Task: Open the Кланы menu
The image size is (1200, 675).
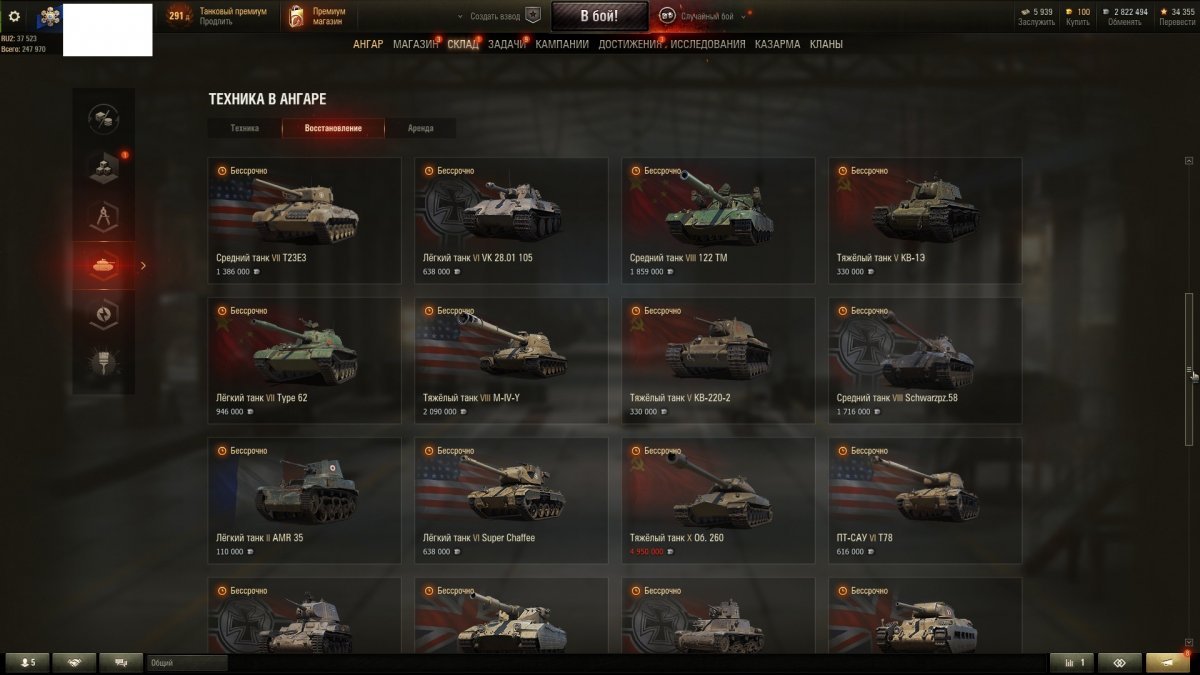Action: pyautogui.click(x=826, y=44)
